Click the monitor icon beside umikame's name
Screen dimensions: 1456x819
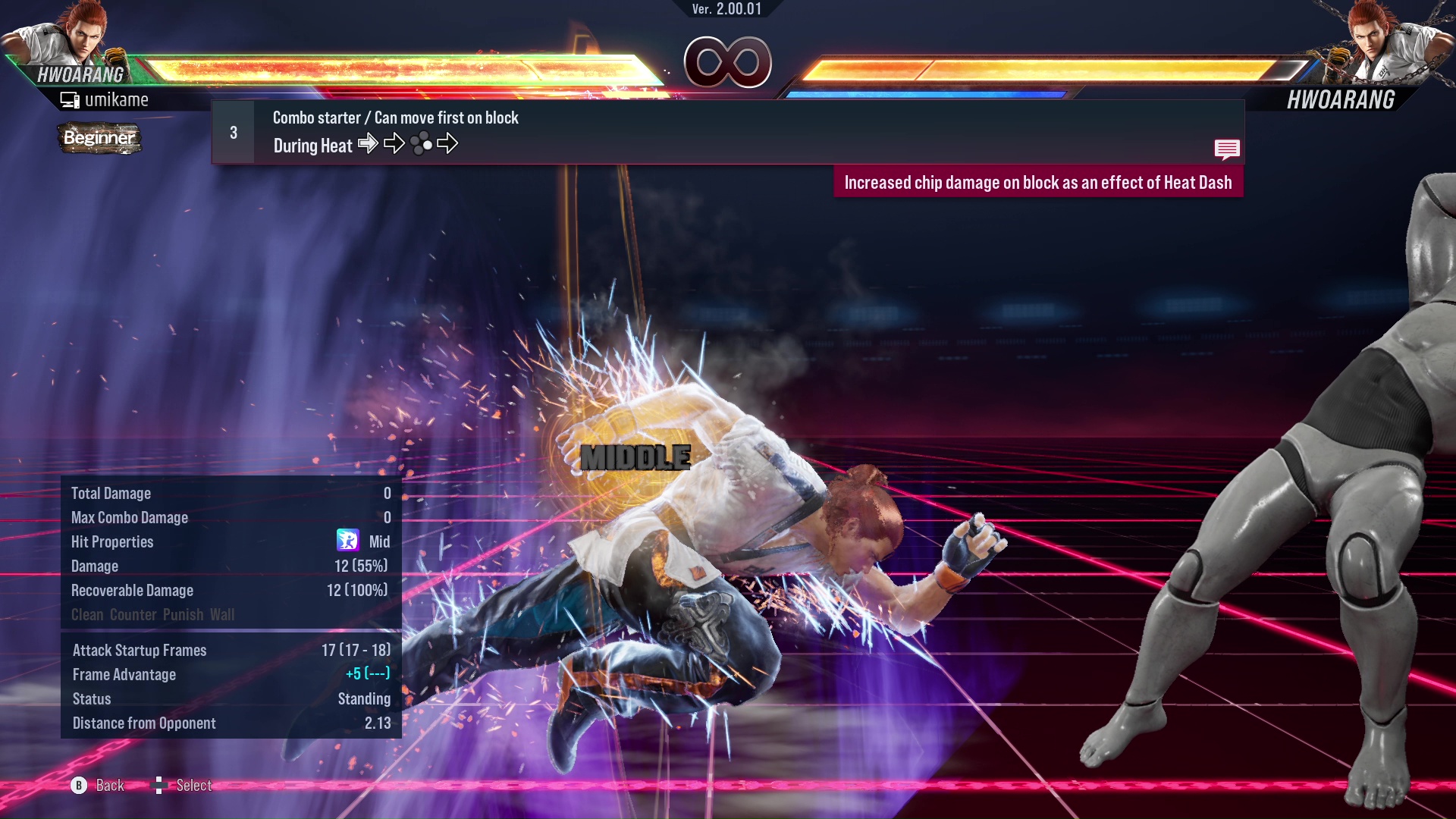tap(70, 99)
